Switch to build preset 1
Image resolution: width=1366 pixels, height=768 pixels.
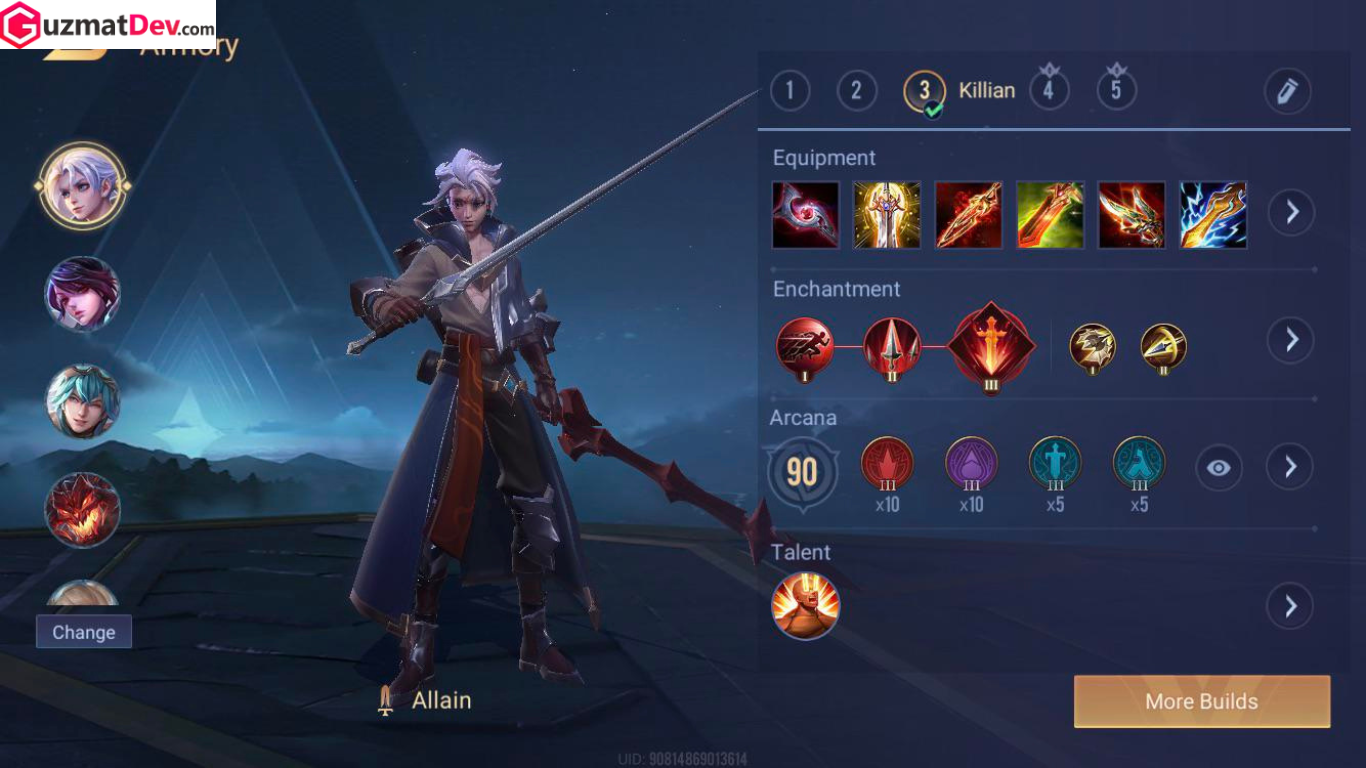(x=790, y=91)
